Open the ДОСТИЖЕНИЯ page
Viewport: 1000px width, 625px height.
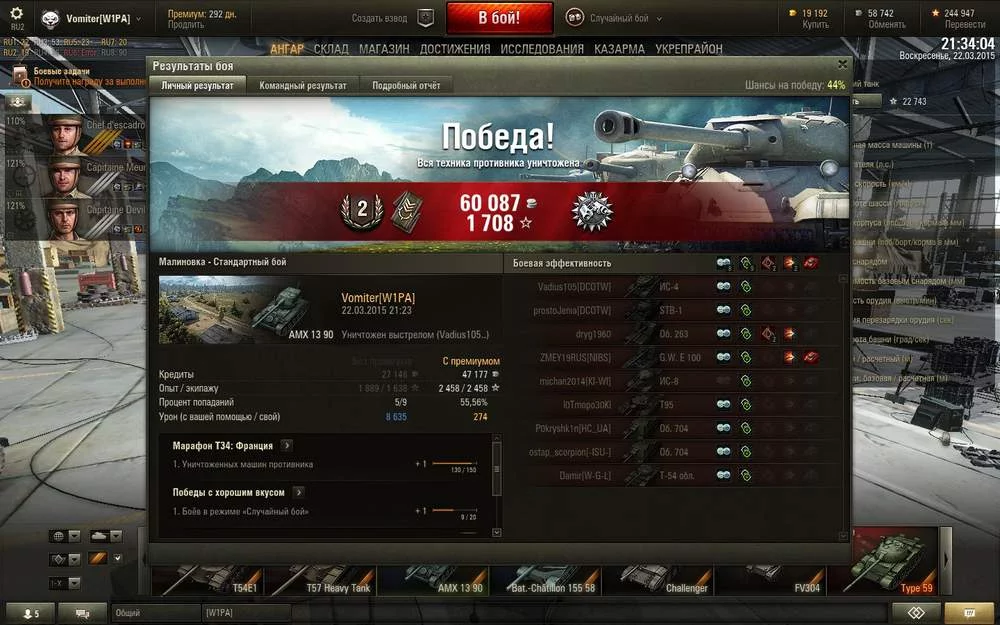coord(455,48)
